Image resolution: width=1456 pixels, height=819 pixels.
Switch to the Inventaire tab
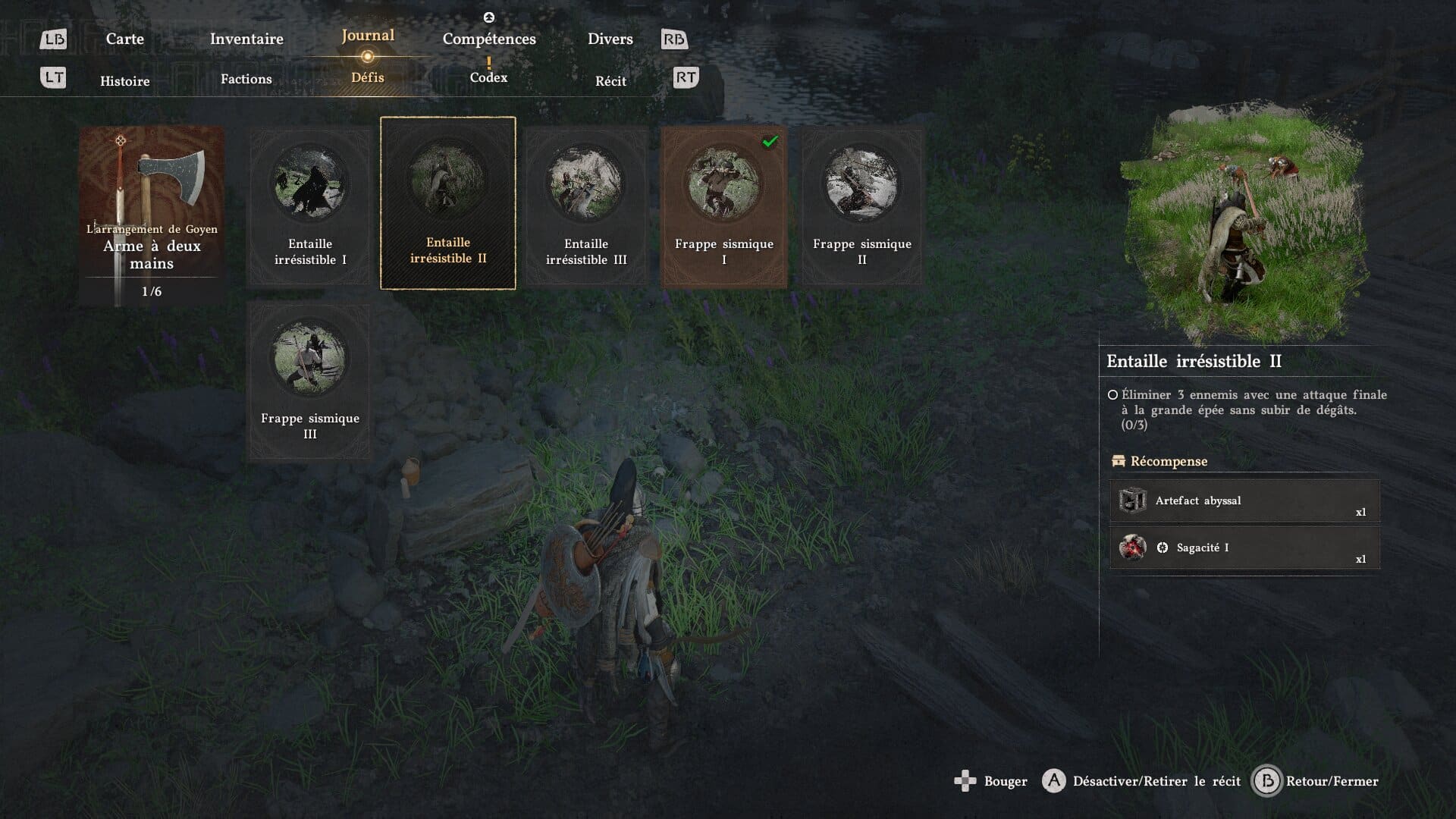coord(246,39)
